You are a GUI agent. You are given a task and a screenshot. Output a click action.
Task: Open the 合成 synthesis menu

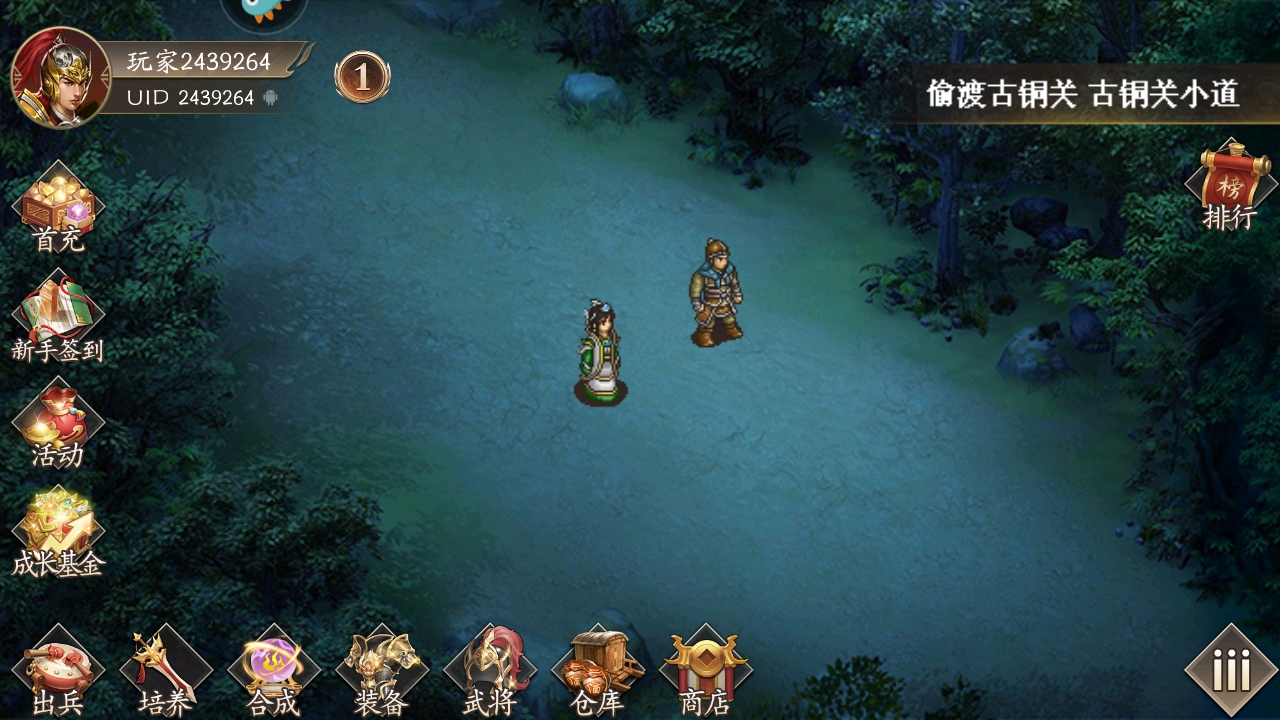point(274,672)
